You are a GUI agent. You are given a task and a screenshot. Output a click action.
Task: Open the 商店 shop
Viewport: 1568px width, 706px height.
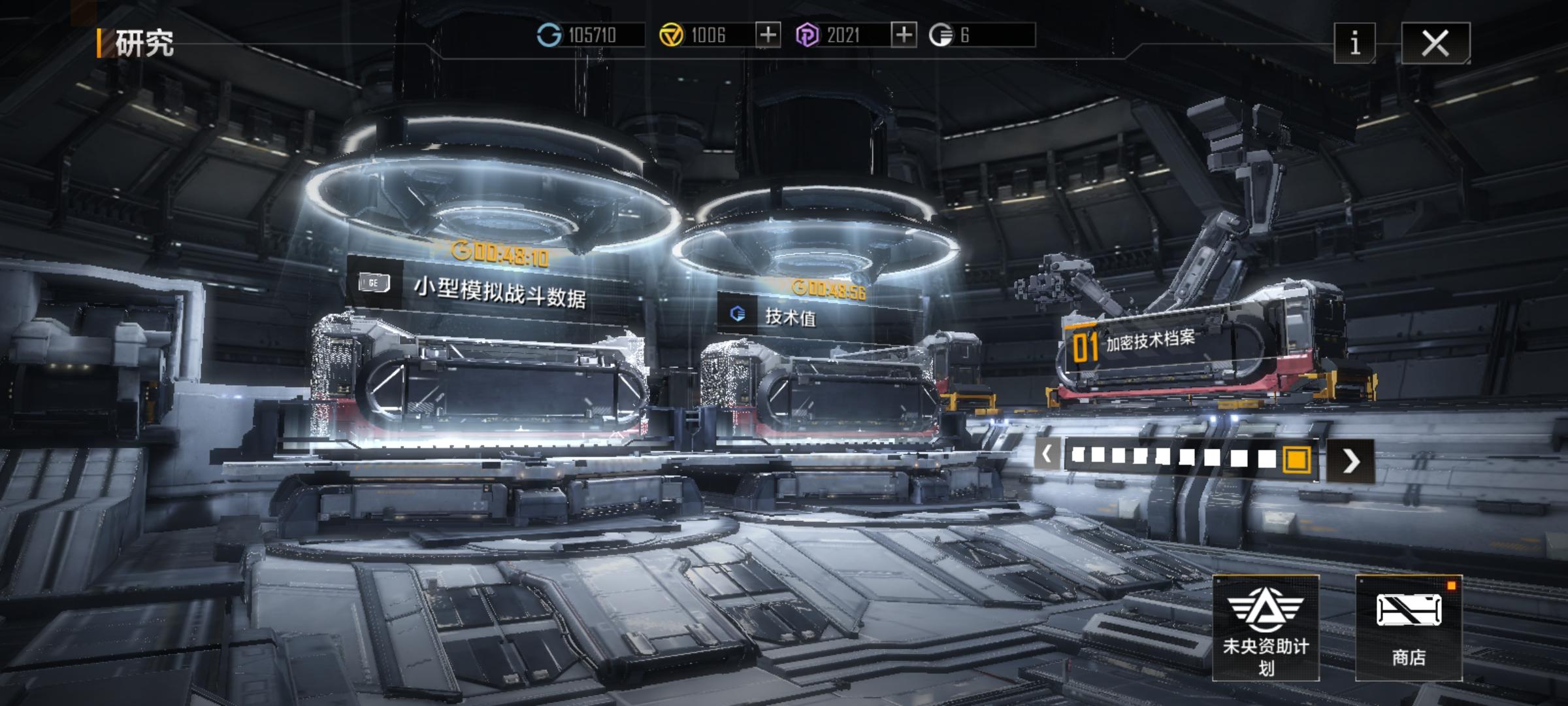1409,628
